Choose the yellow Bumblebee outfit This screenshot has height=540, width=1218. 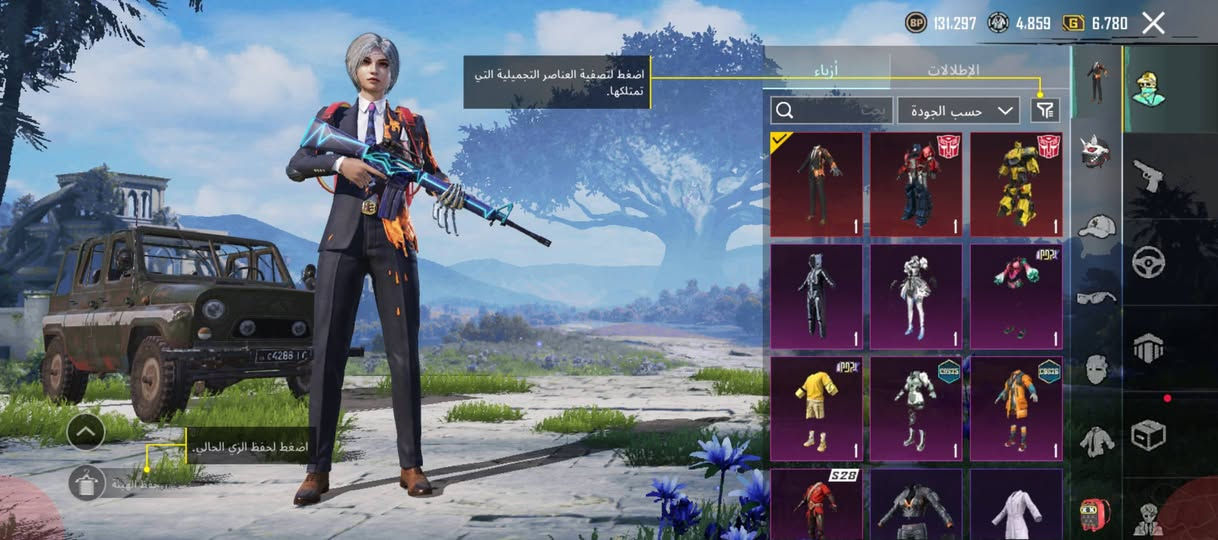[1016, 184]
